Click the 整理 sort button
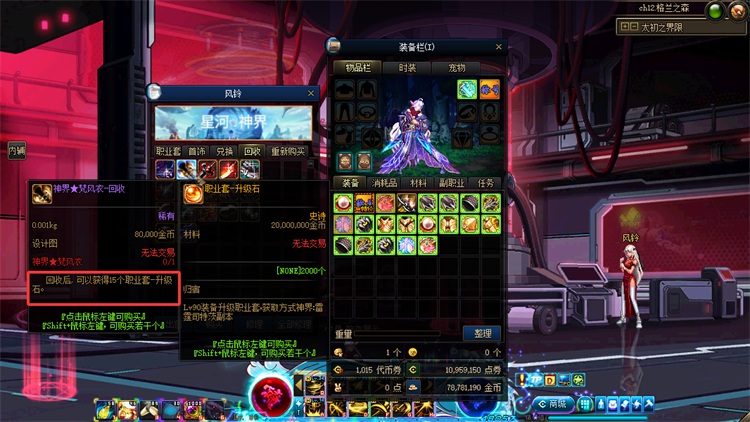 (x=482, y=333)
